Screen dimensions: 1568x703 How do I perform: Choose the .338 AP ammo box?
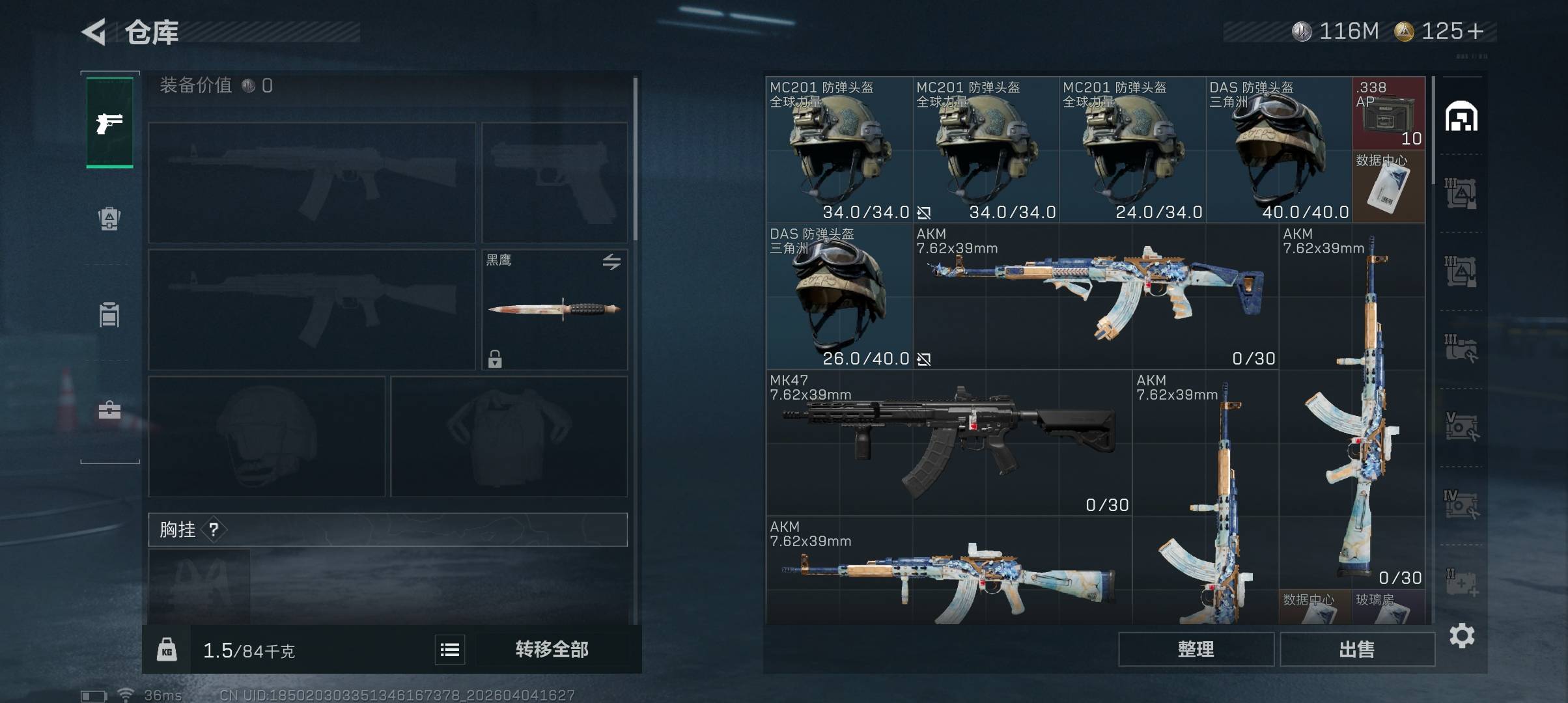point(1388,113)
